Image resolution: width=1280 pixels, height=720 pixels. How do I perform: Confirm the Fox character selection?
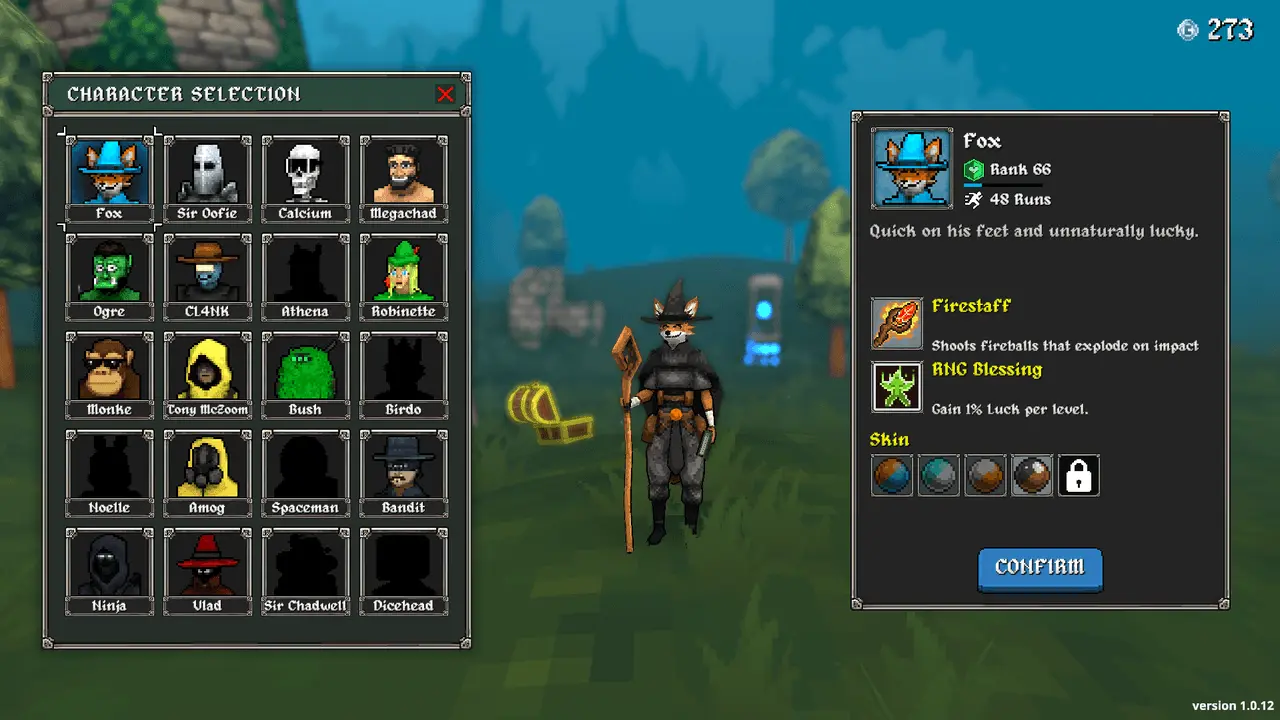[1039, 568]
